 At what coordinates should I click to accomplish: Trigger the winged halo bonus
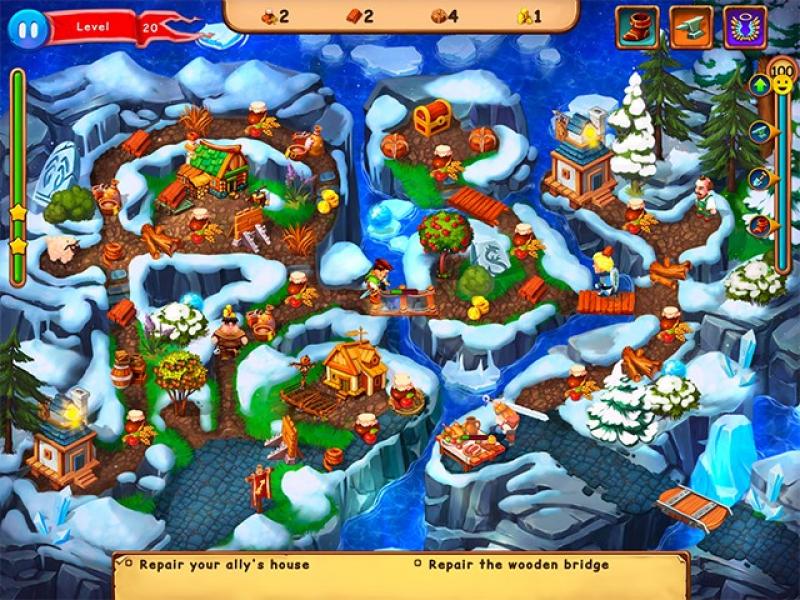click(x=744, y=27)
